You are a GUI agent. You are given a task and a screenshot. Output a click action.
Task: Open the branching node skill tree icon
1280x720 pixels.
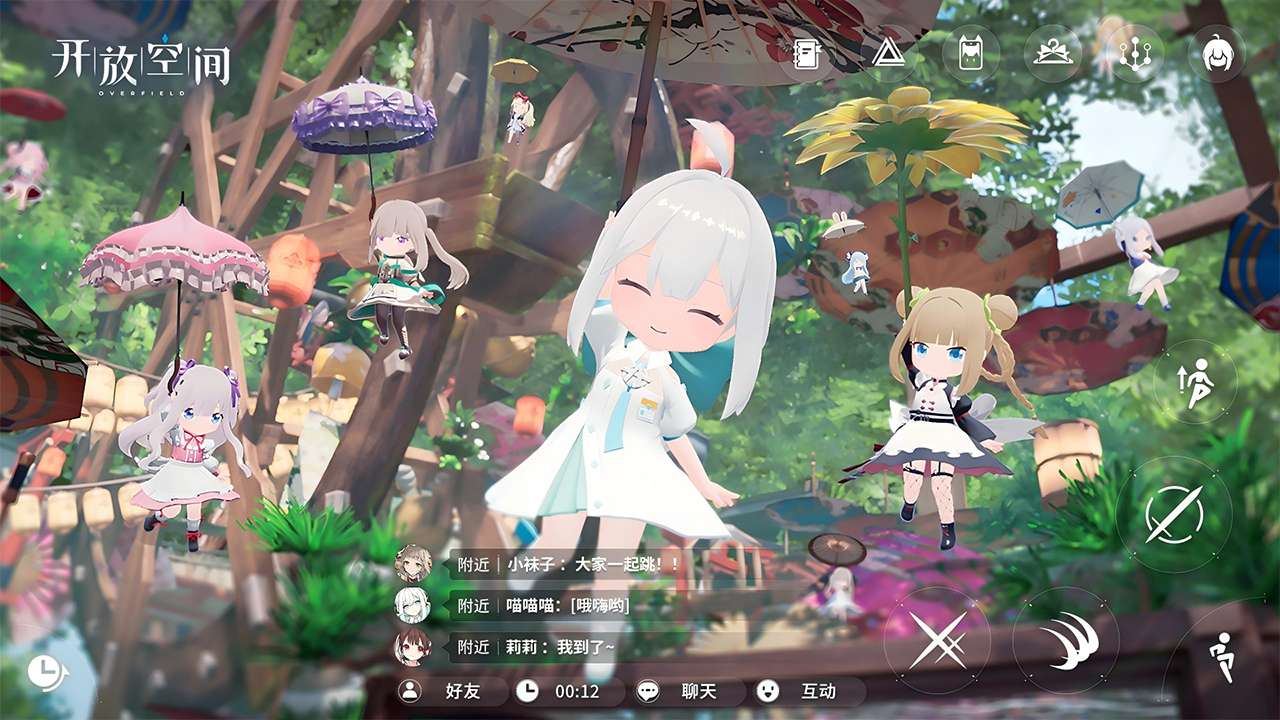pyautogui.click(x=1135, y=53)
